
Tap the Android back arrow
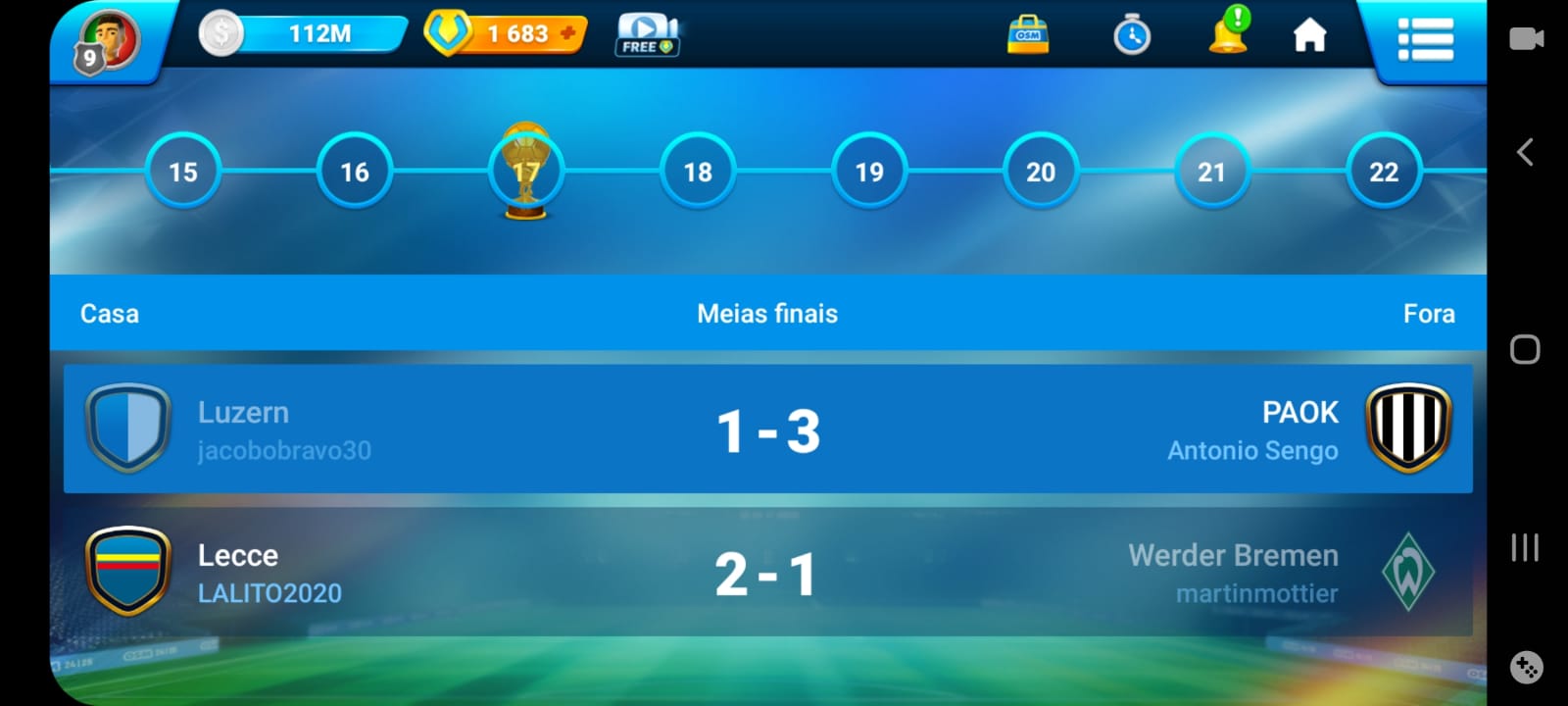pos(1525,152)
